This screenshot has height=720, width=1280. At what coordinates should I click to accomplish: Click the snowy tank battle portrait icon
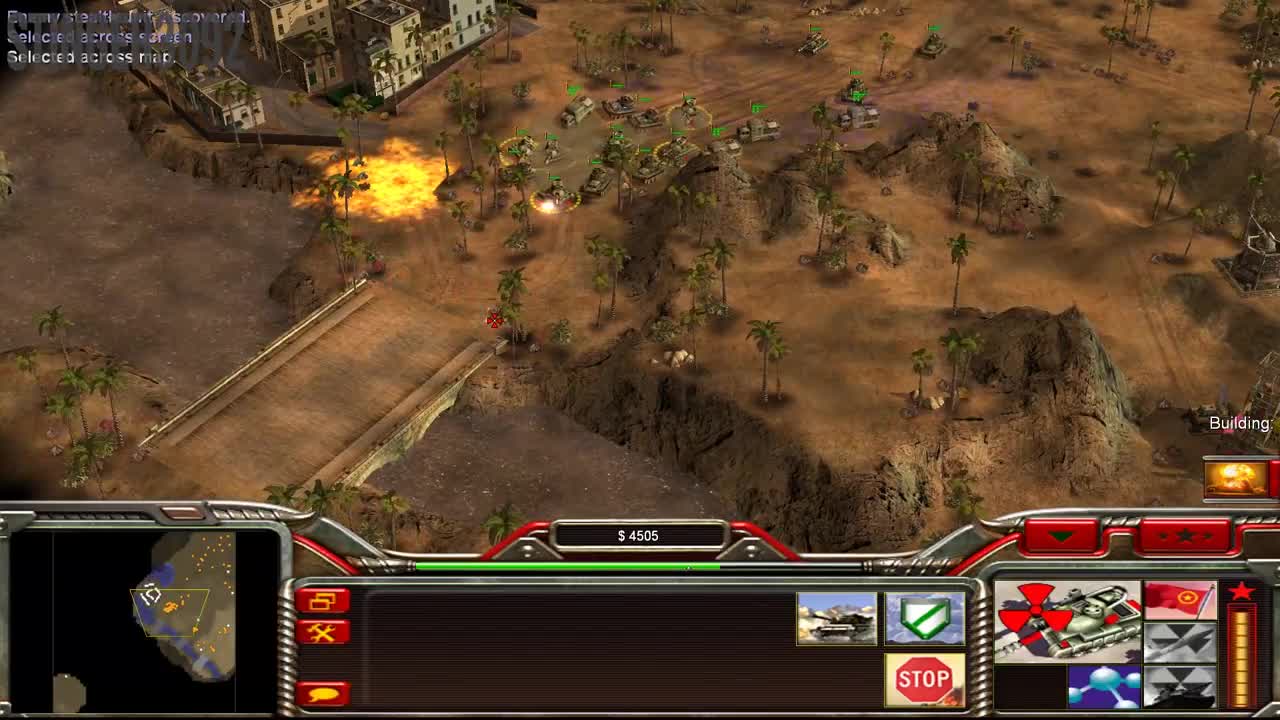(x=837, y=618)
